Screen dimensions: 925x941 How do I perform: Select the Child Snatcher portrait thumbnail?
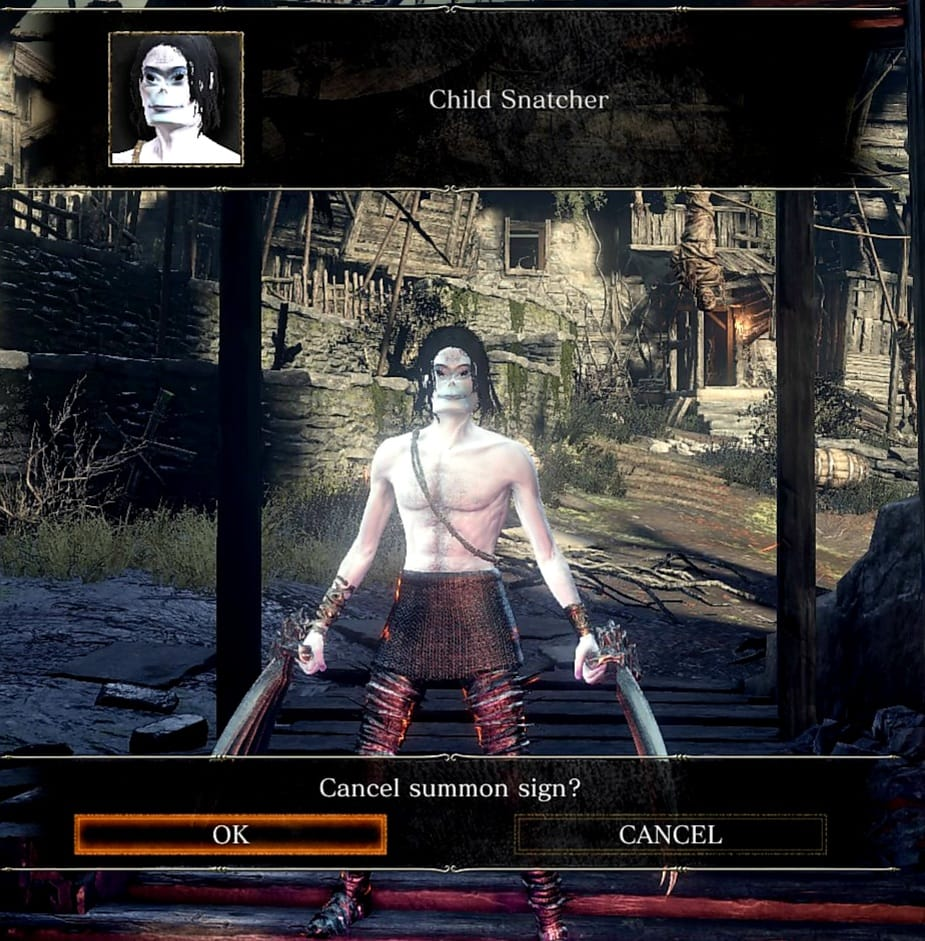176,98
